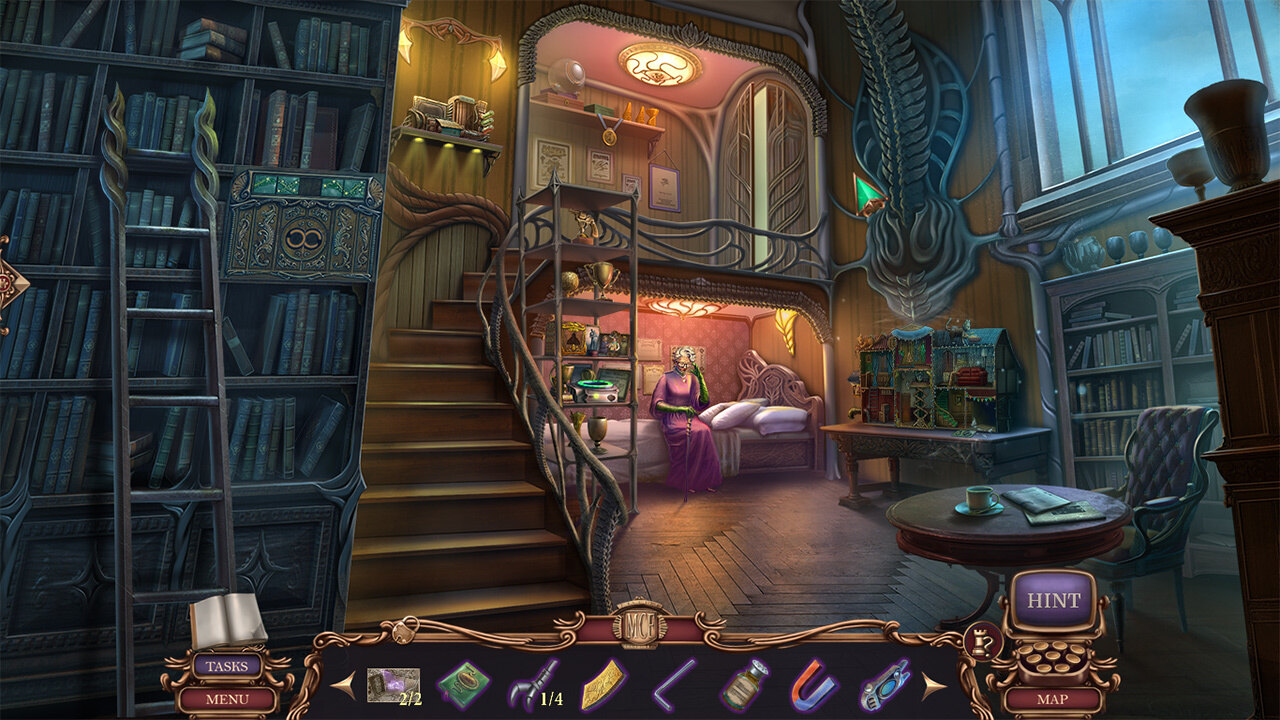Open the game Menu
The image size is (1280, 720).
click(x=227, y=698)
